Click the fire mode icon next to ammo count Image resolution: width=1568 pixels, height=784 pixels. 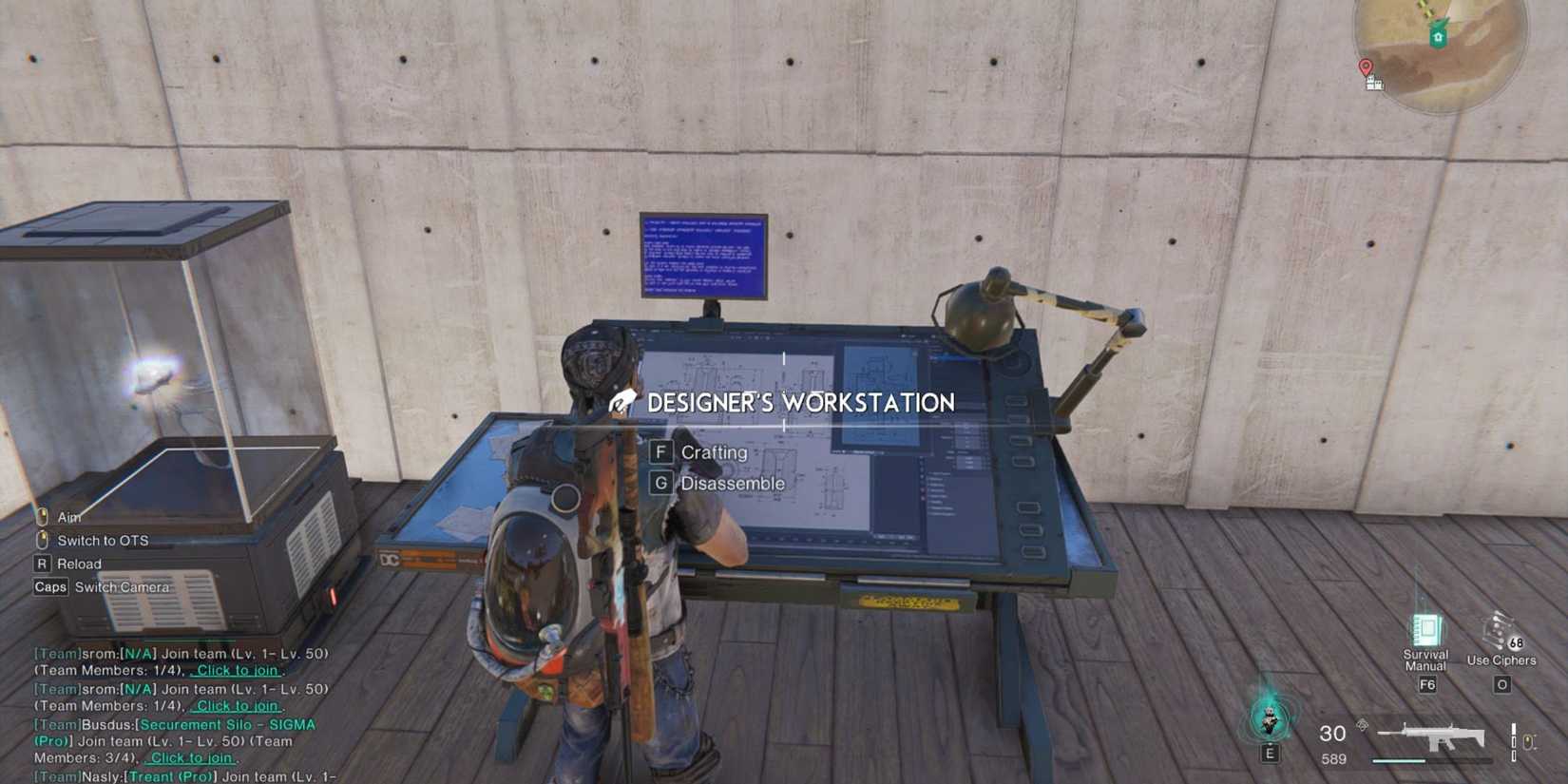point(1363,725)
